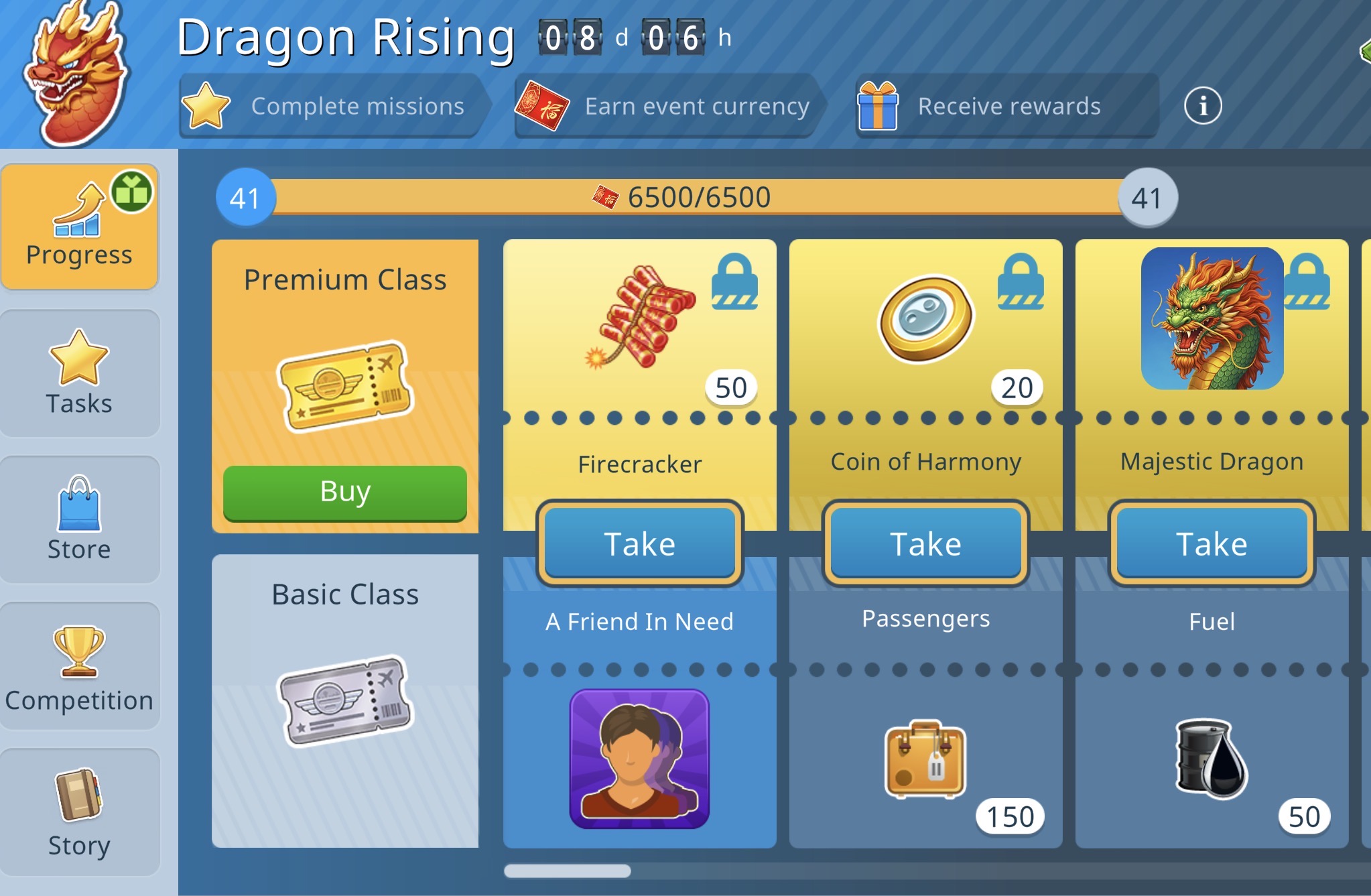The image size is (1371, 896).
Task: Show the Story tab
Action: click(79, 812)
